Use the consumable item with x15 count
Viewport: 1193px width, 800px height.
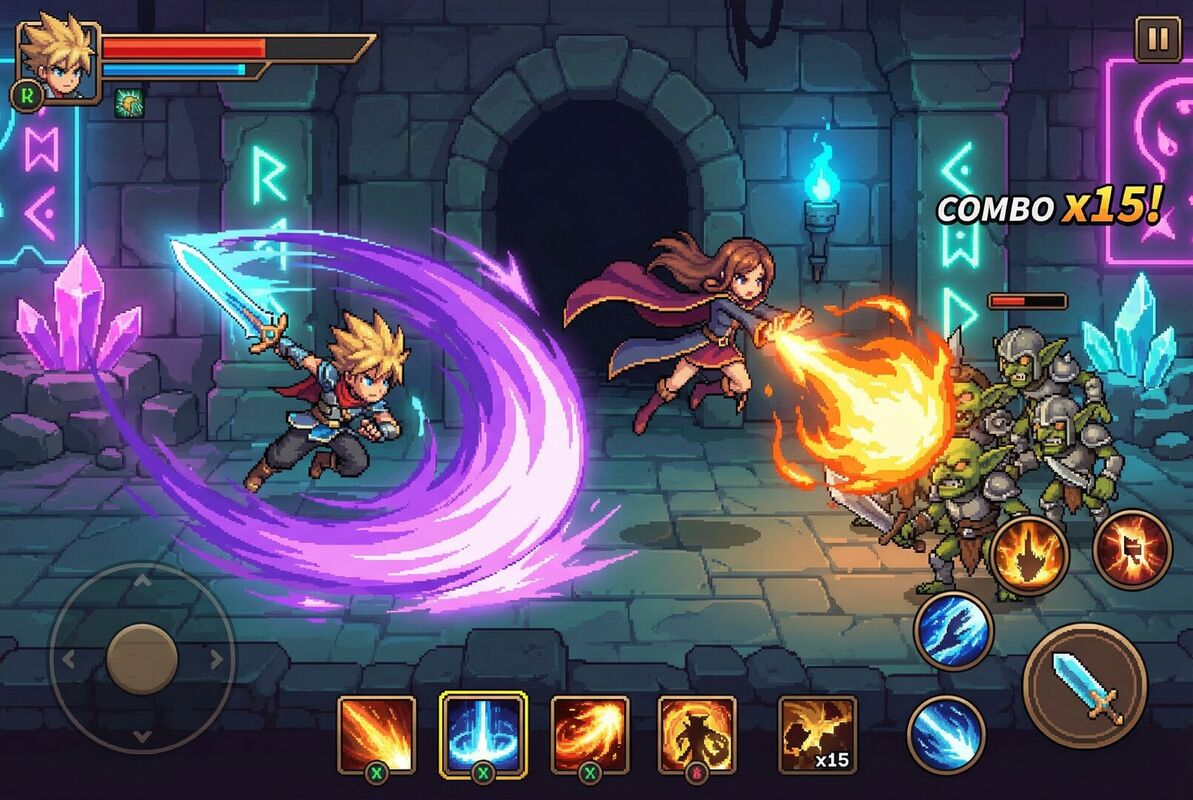click(x=817, y=735)
